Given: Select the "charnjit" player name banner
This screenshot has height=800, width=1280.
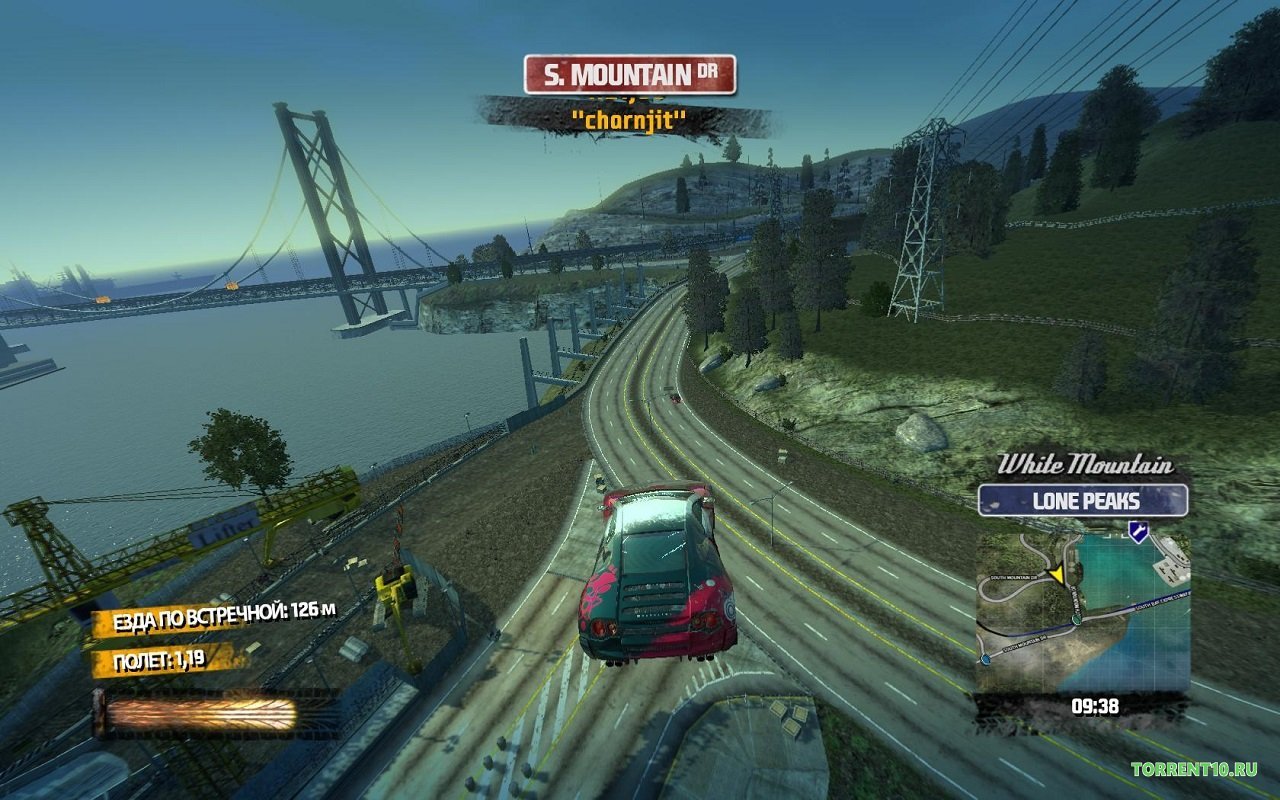Looking at the screenshot, I should tap(627, 120).
